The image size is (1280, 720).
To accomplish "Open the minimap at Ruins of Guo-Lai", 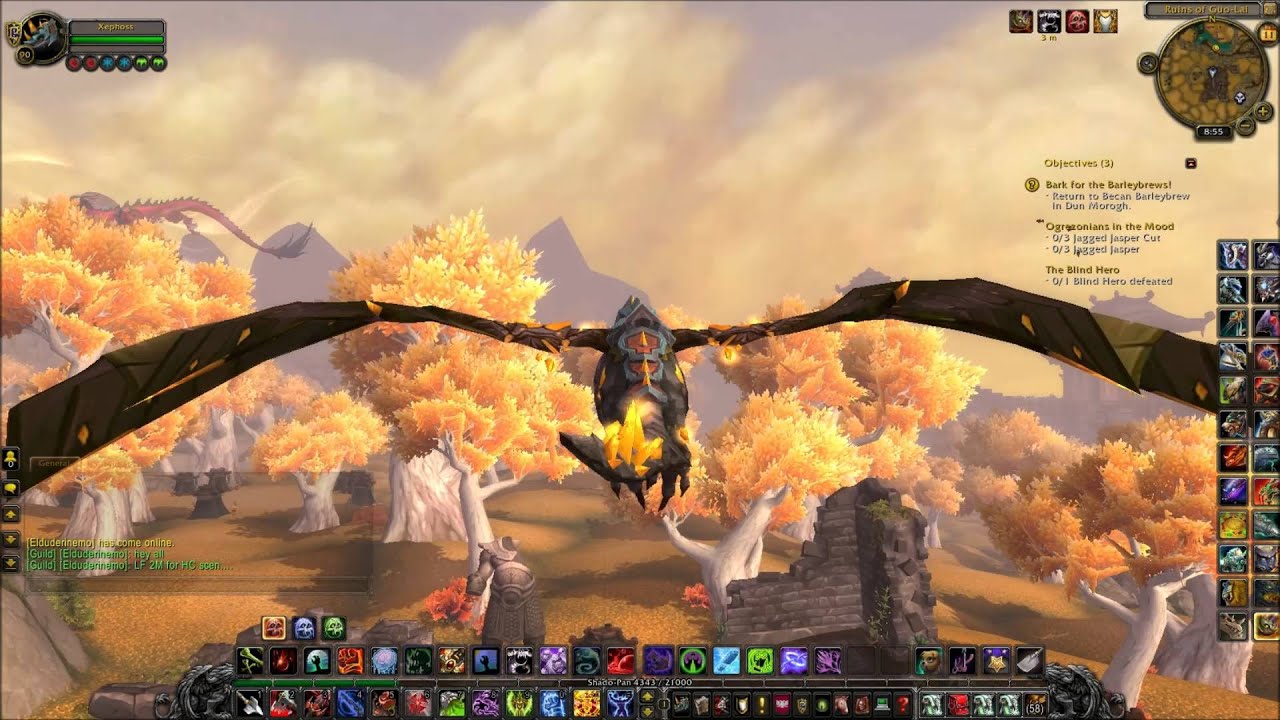I will click(1212, 73).
